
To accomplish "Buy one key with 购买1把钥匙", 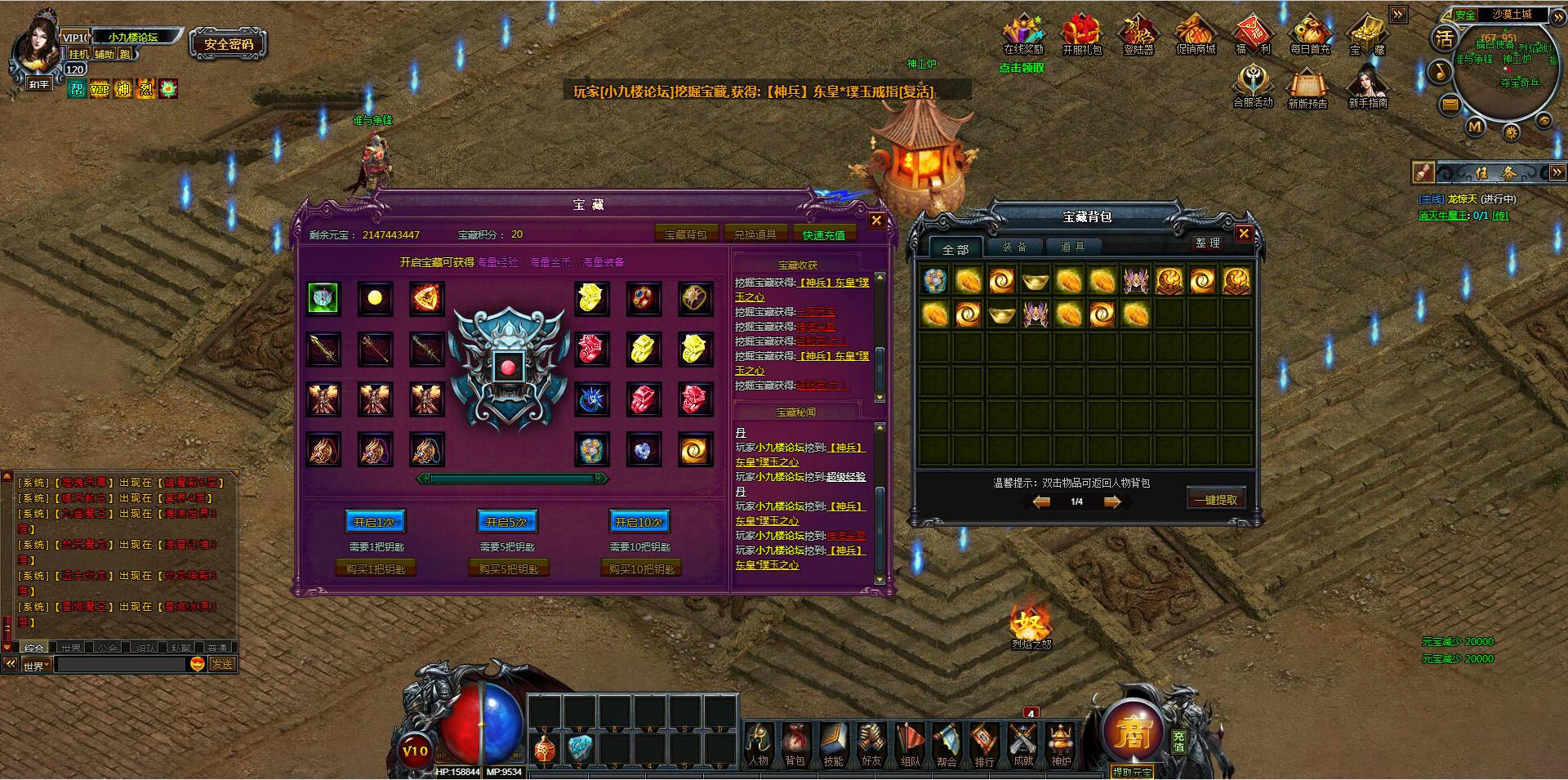I will pos(376,568).
